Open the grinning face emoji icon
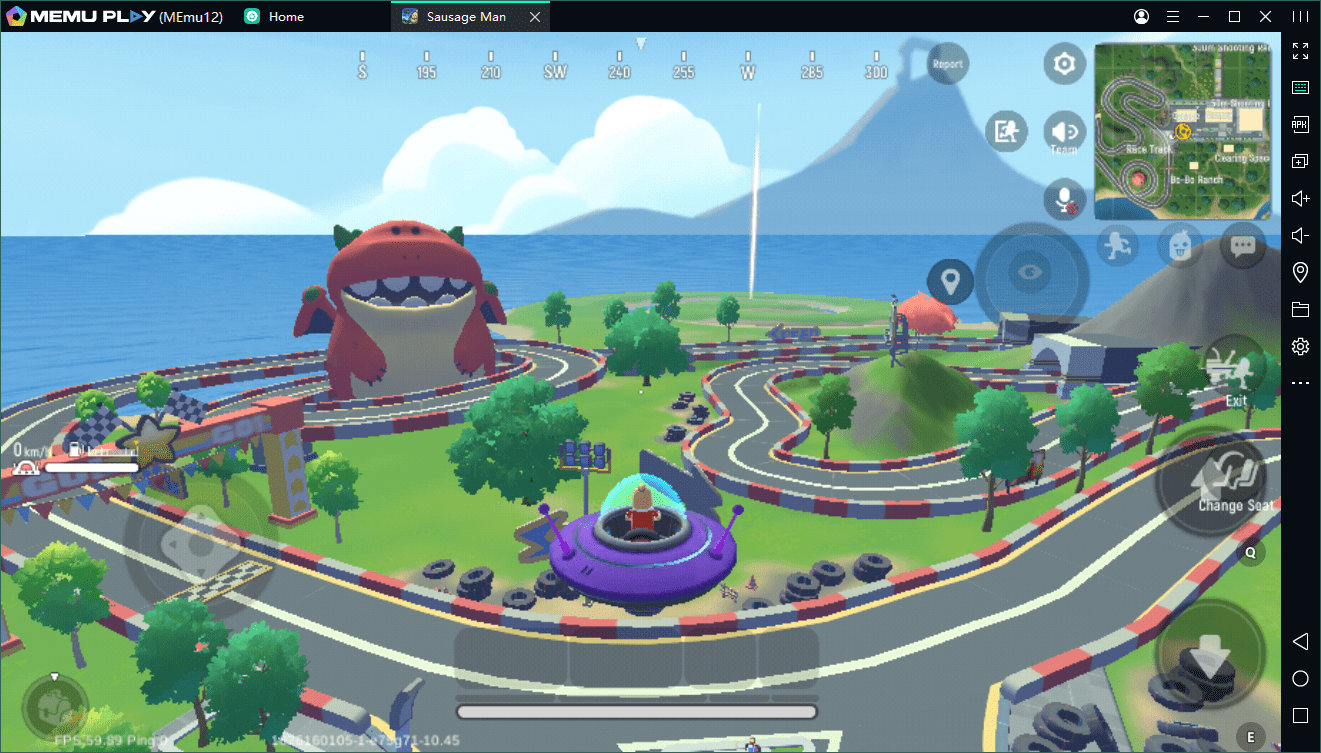 pyautogui.click(x=1180, y=244)
